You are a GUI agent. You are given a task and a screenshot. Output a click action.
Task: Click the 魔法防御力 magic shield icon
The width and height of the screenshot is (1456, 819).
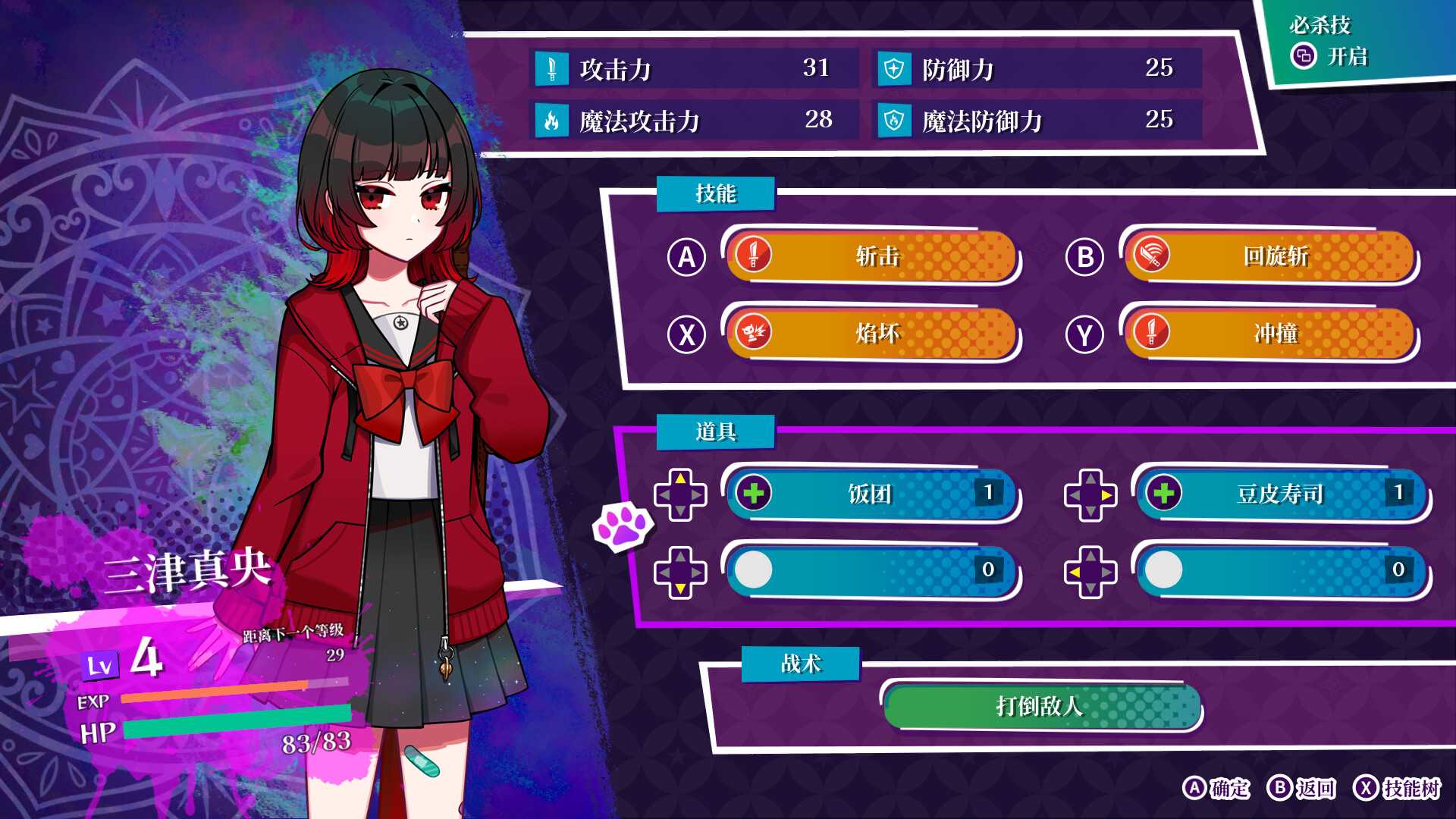coord(895,120)
